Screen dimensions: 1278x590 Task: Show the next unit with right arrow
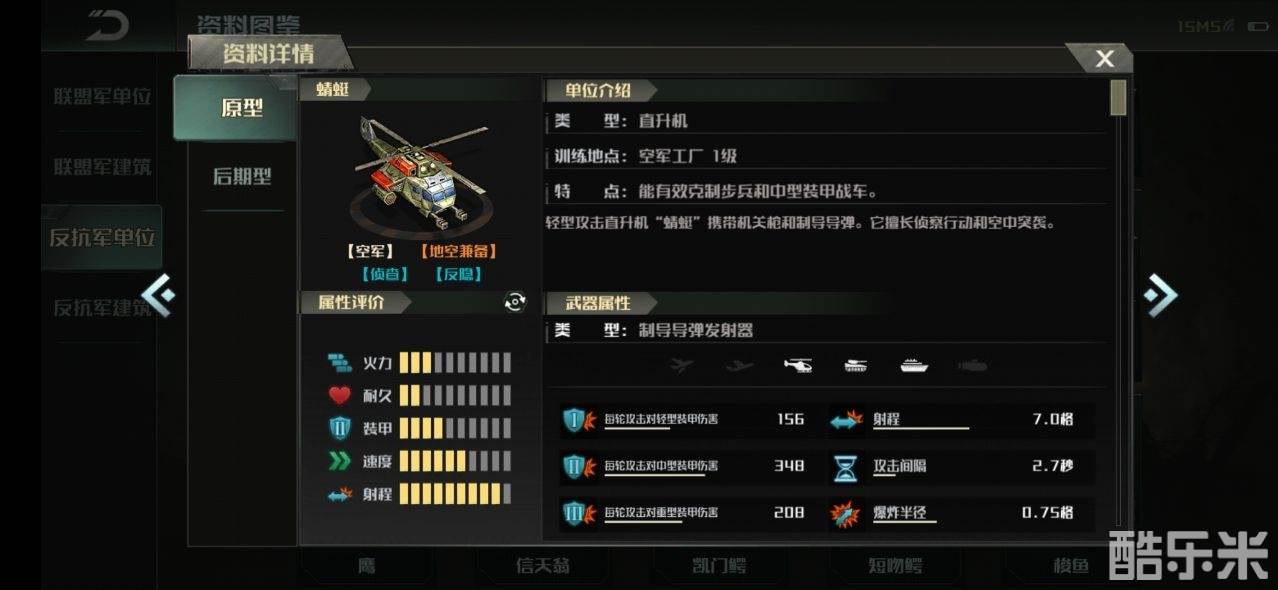pyautogui.click(x=1160, y=295)
